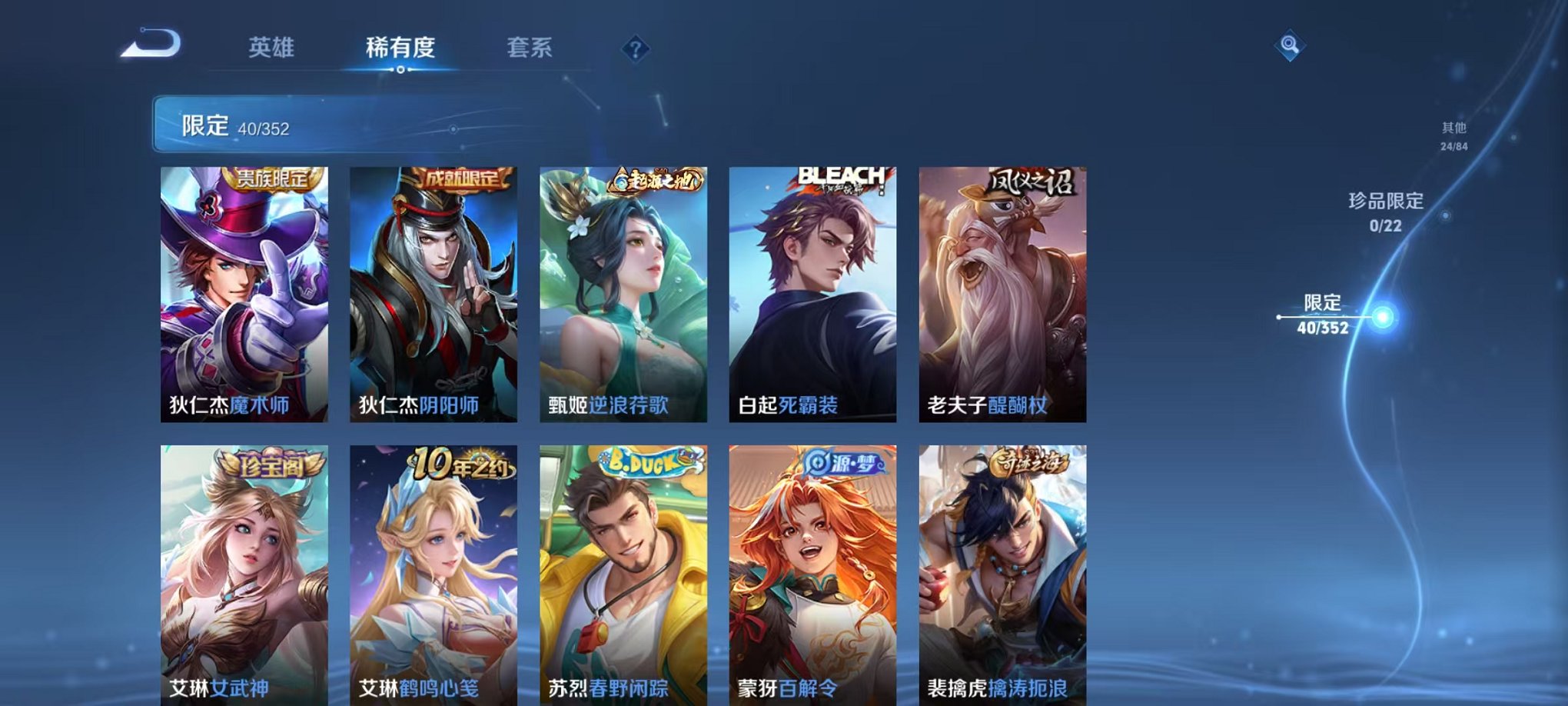Switch to the 套系 tab

click(x=537, y=48)
